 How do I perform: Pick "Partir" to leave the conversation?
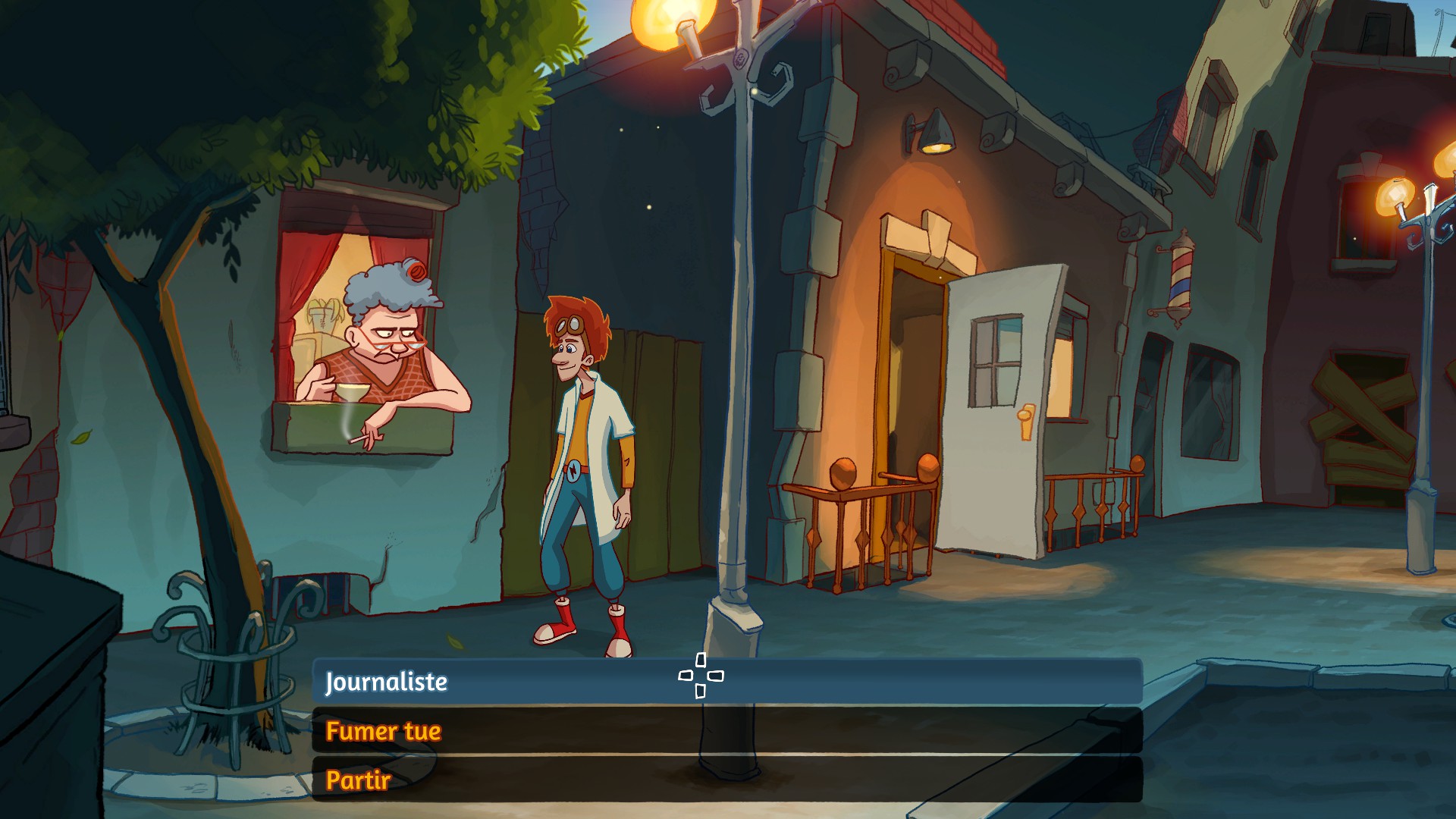pos(358,780)
